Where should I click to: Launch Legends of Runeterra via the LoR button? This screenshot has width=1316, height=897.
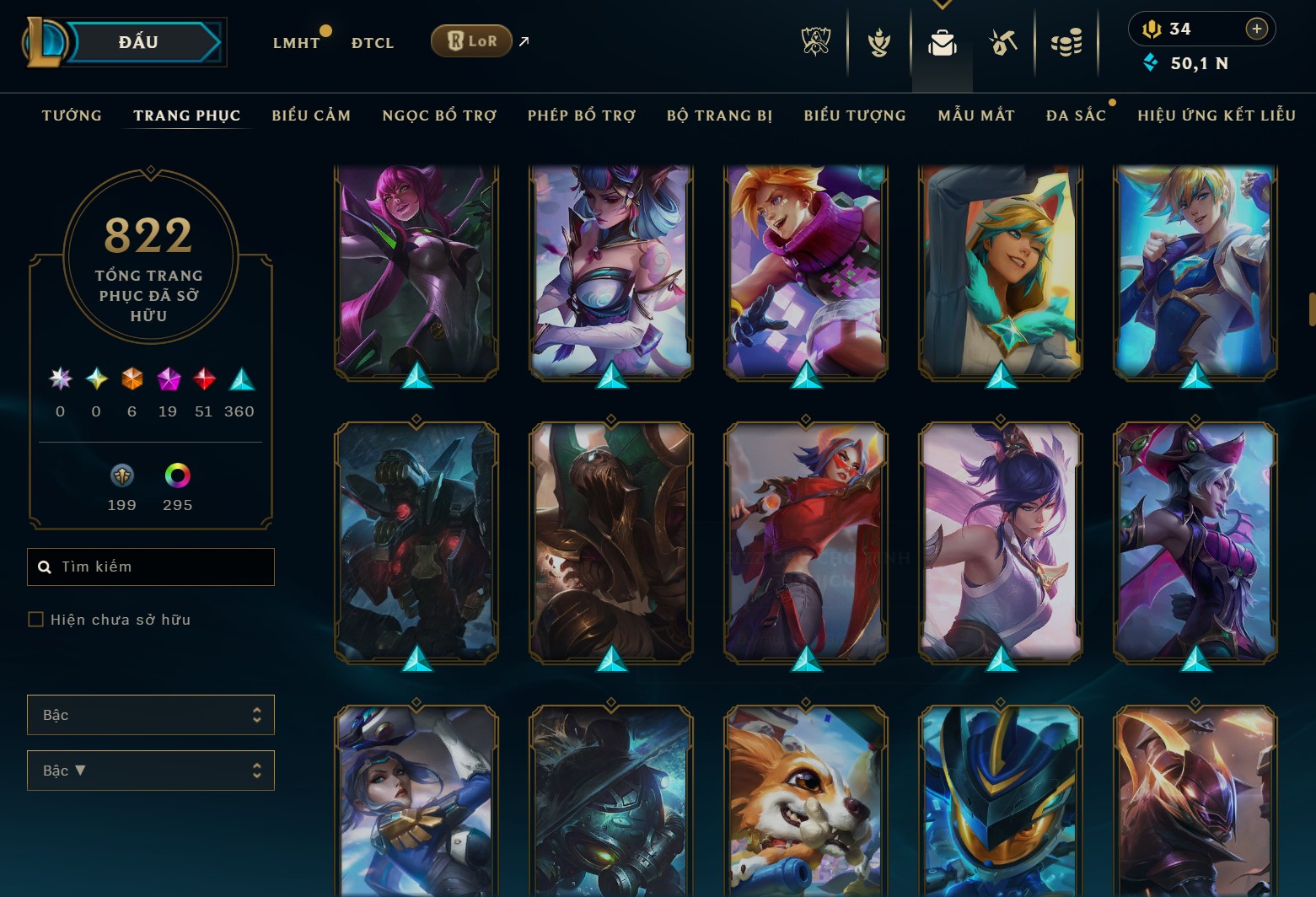pos(470,40)
